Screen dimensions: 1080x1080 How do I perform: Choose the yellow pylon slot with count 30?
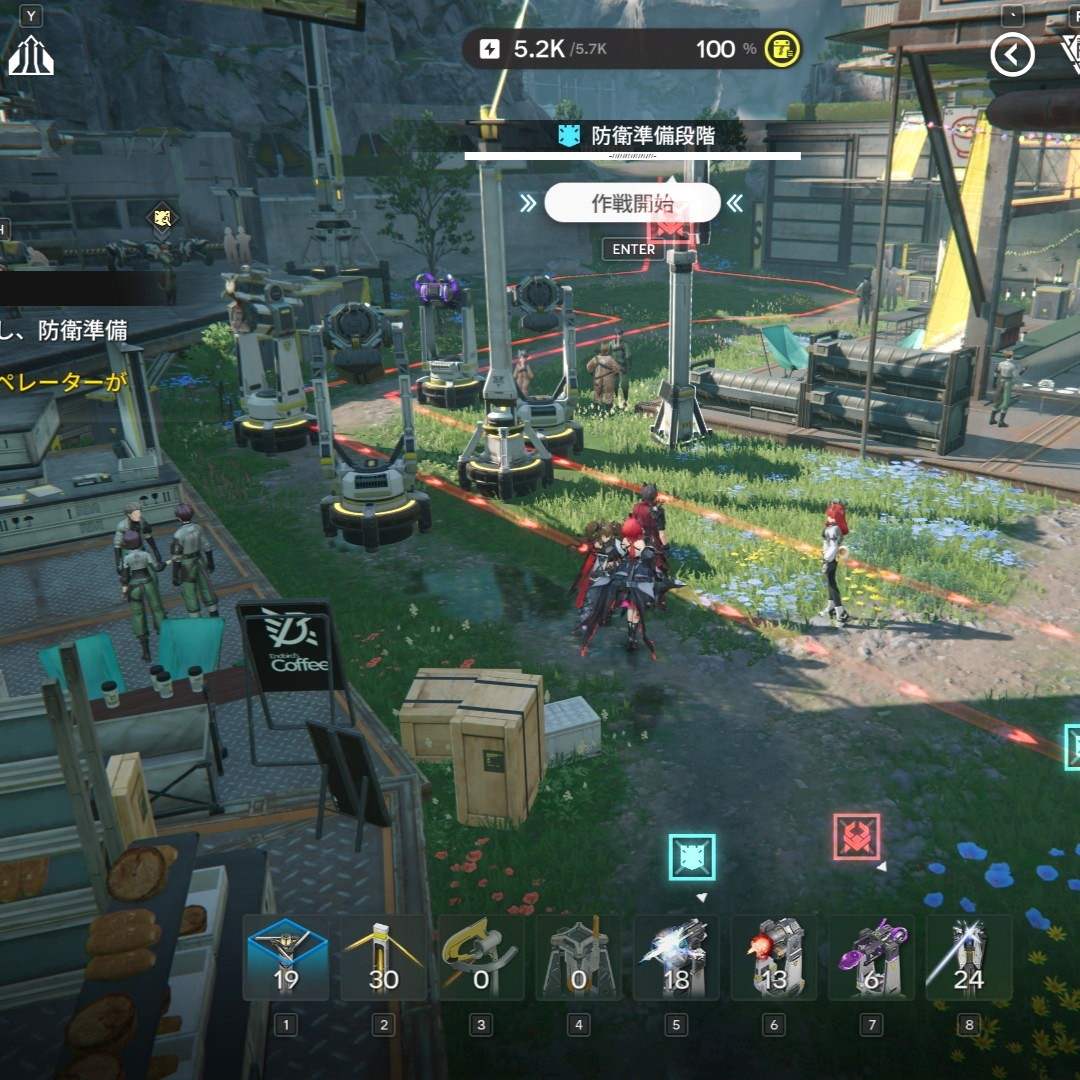[384, 958]
